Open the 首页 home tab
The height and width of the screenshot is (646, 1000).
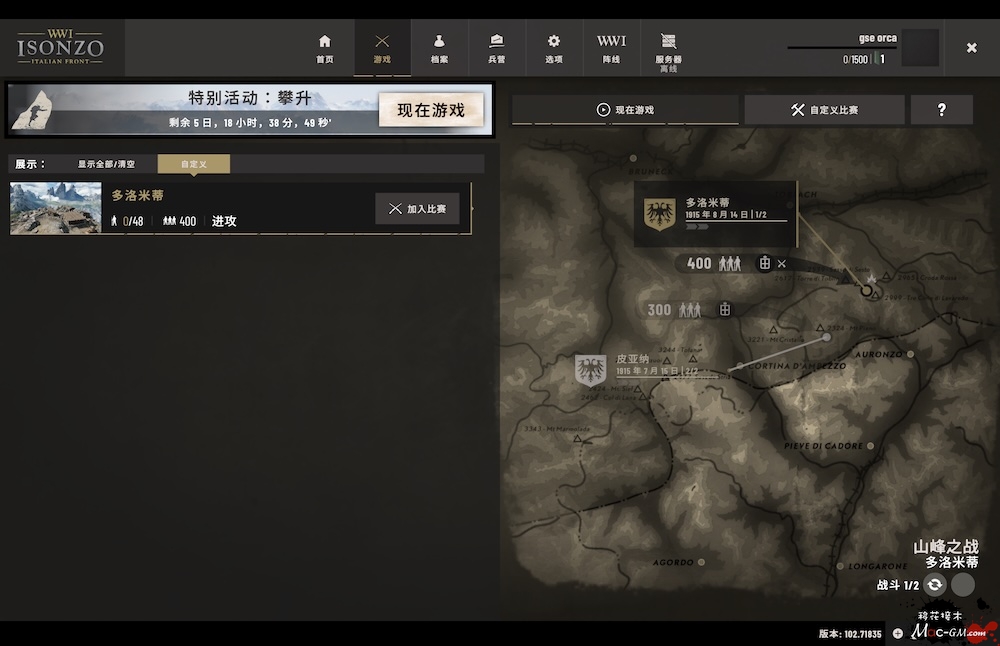pyautogui.click(x=324, y=48)
